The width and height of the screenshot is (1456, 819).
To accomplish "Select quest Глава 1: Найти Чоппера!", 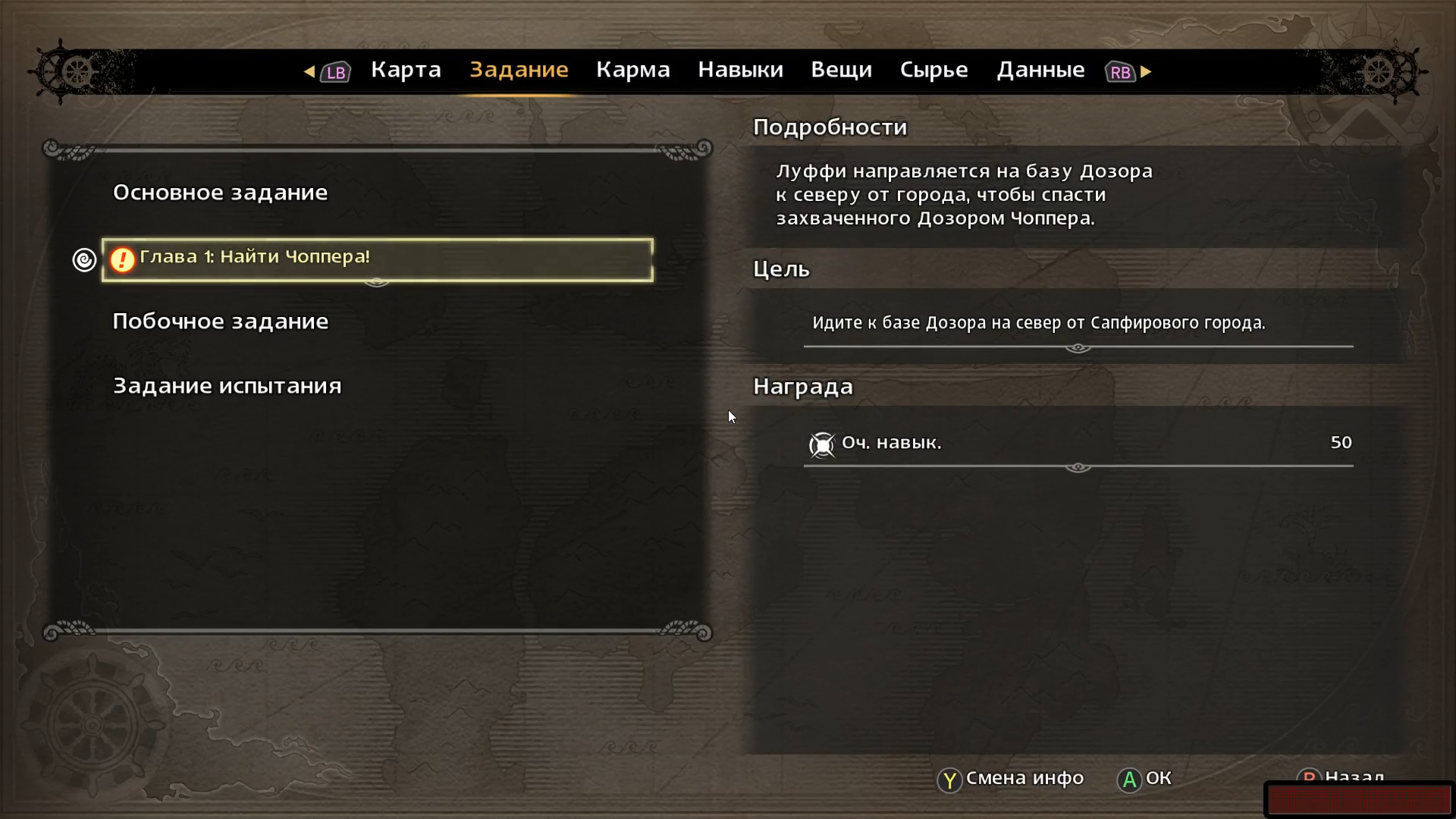I will tap(377, 259).
